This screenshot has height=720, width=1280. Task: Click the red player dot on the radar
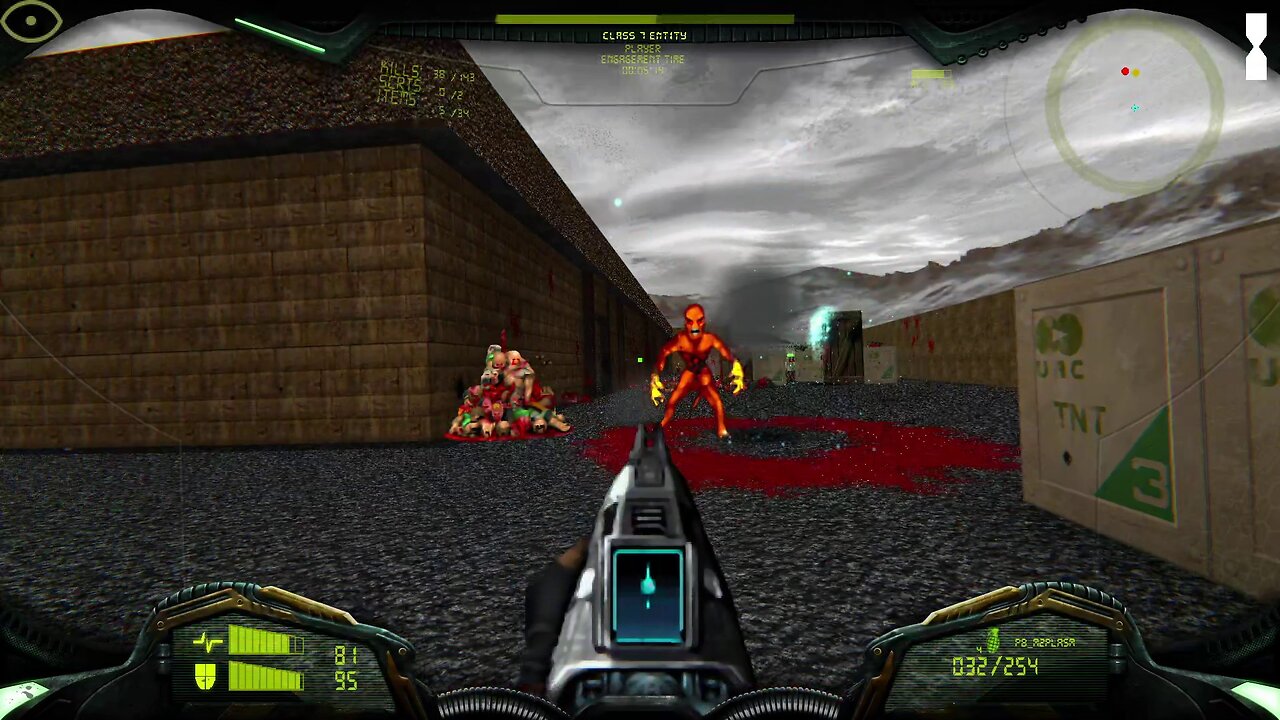point(1127,71)
